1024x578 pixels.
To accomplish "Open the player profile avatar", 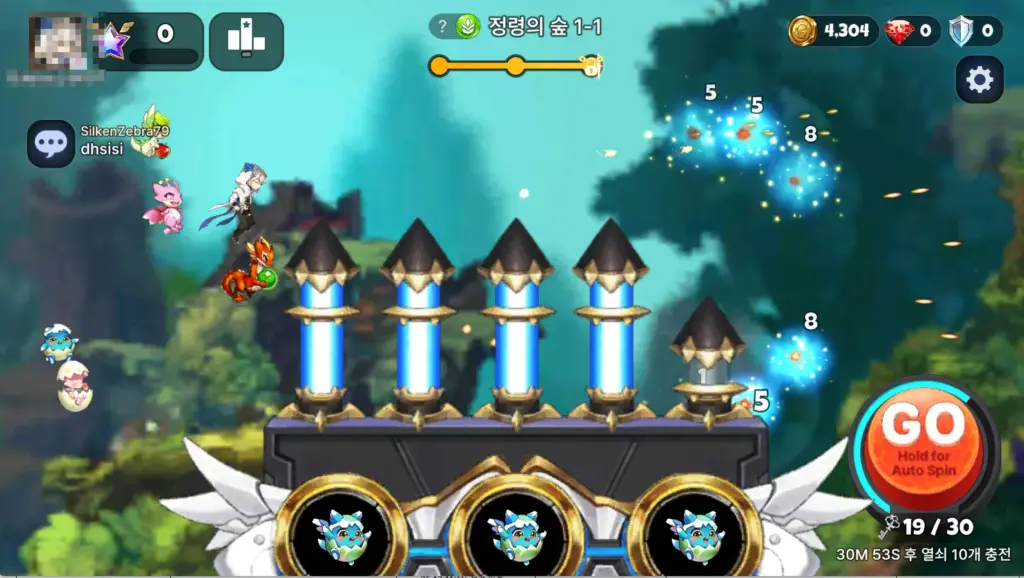I will [56, 42].
